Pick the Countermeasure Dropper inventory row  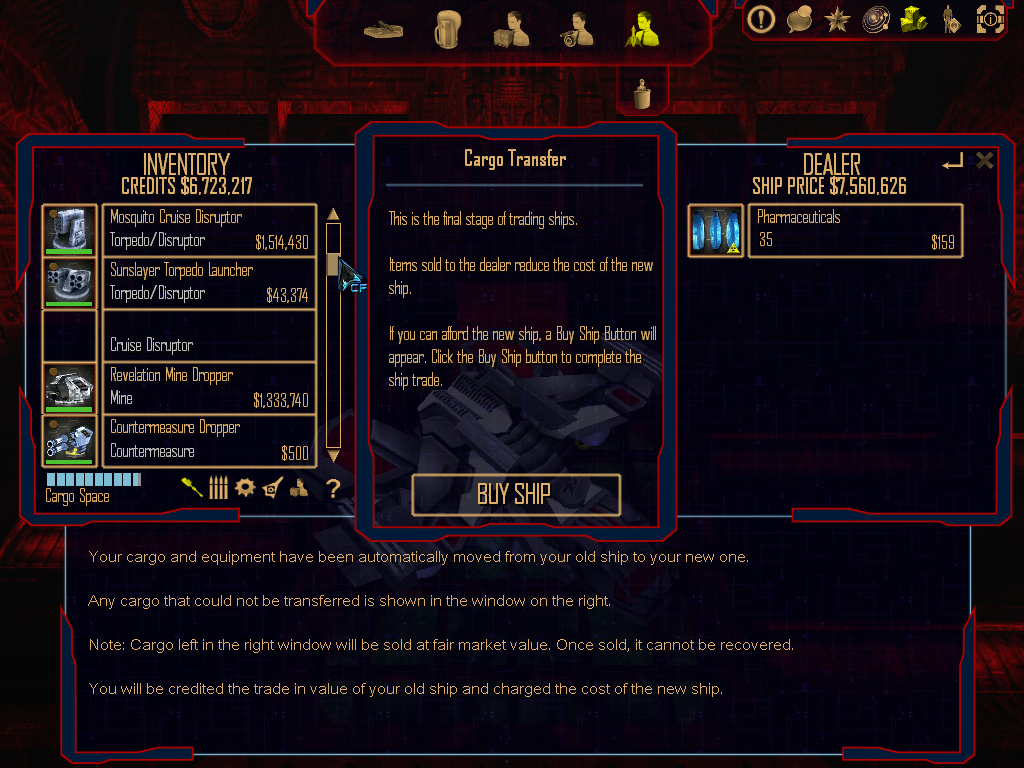pos(209,440)
